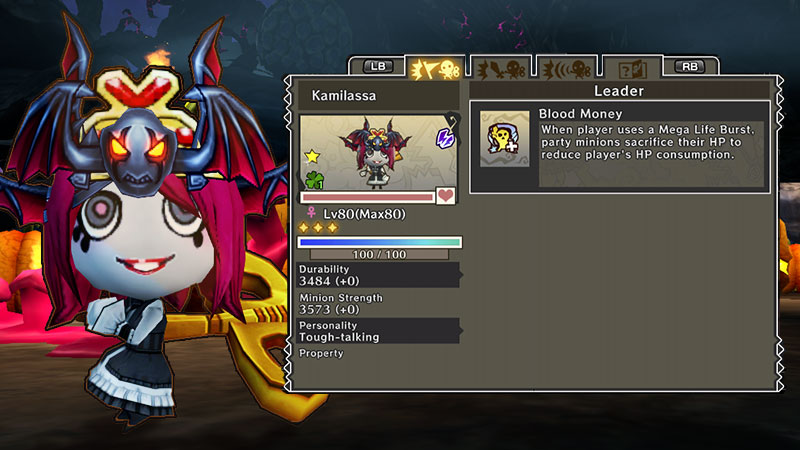The image size is (800, 450).
Task: Open the burst-wave minion skill tab
Action: point(564,68)
